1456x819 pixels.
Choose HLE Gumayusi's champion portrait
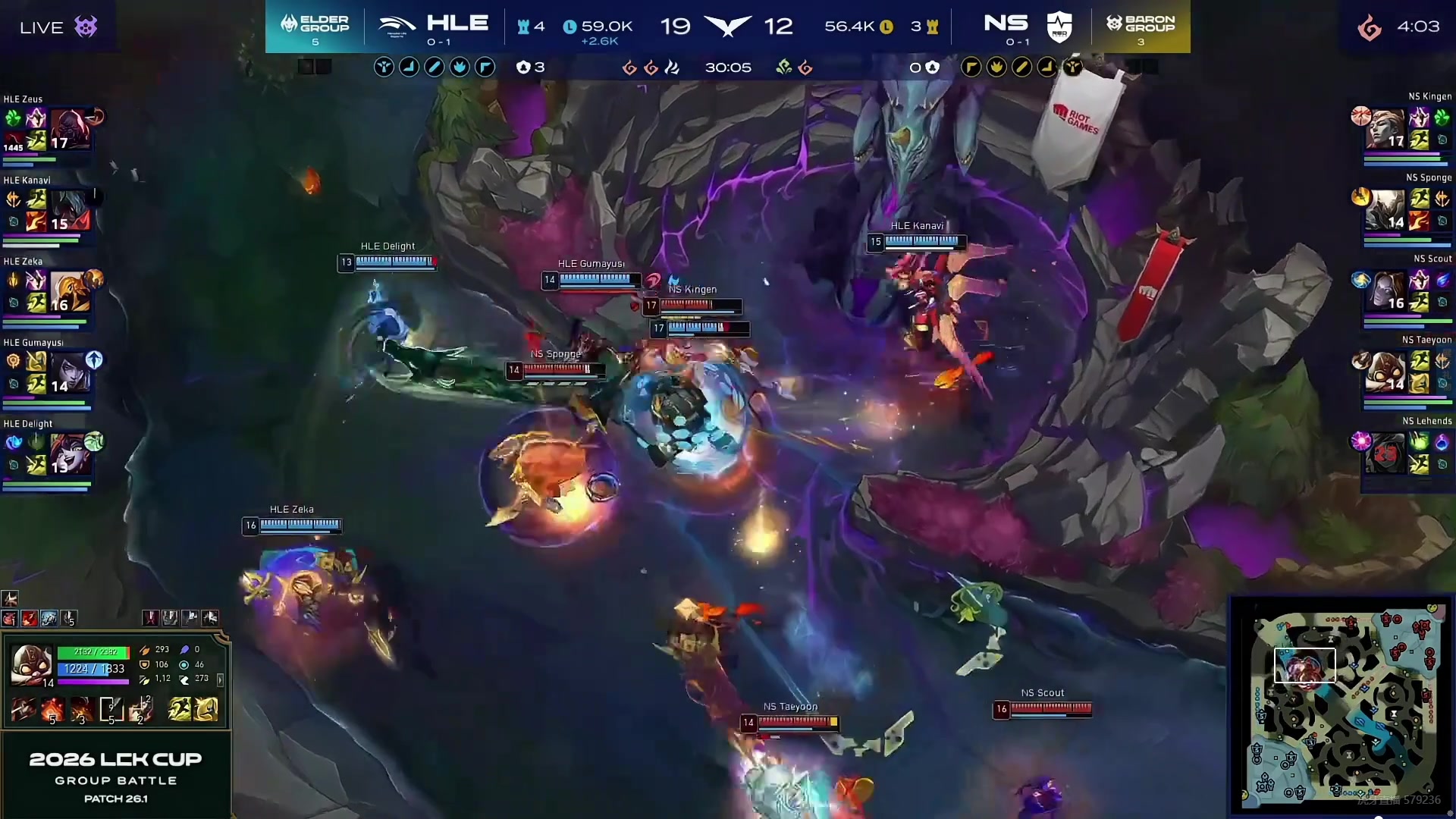point(70,373)
